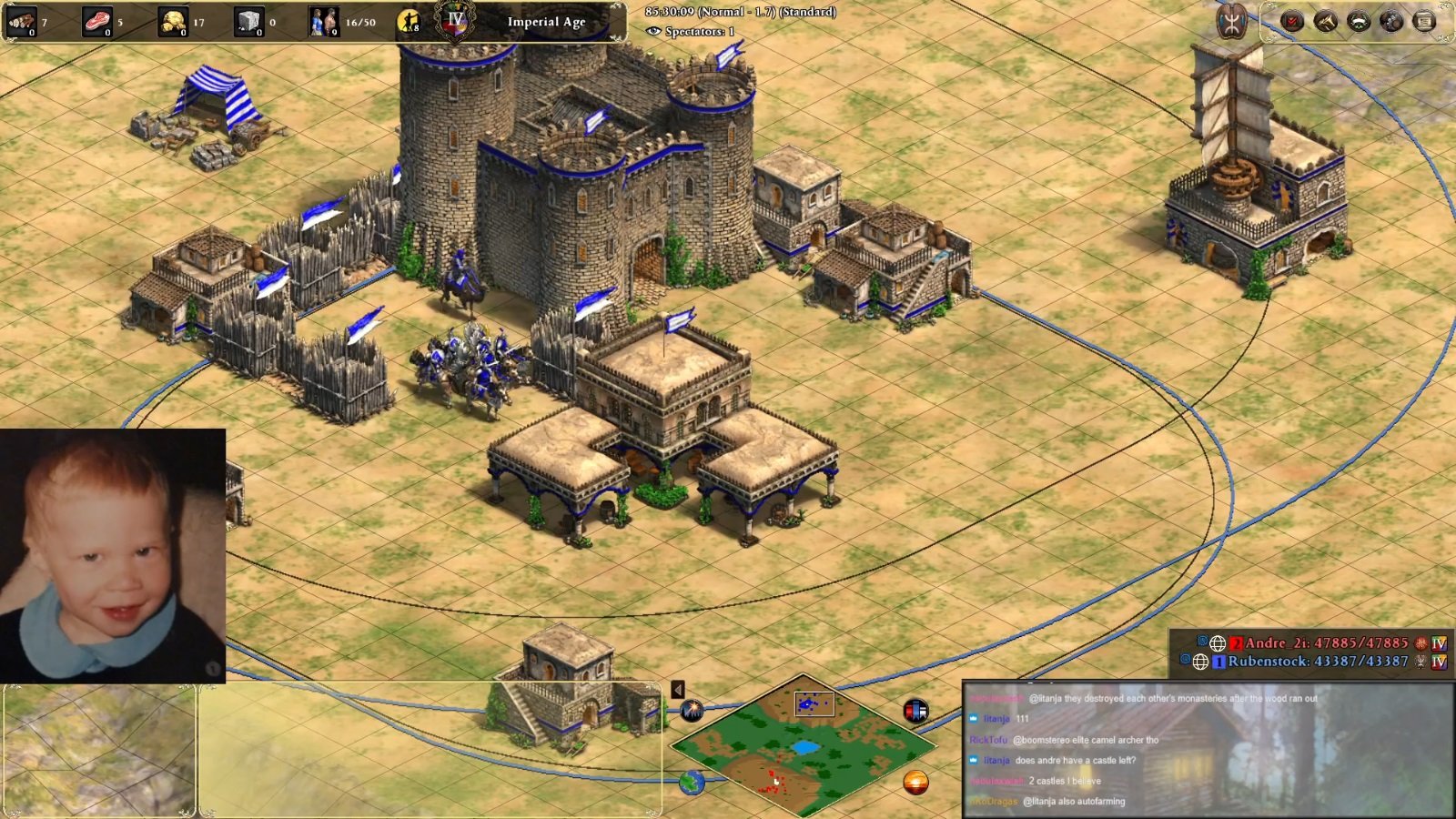Click the wood resource icon
1456x819 pixels.
pyautogui.click(x=21, y=21)
